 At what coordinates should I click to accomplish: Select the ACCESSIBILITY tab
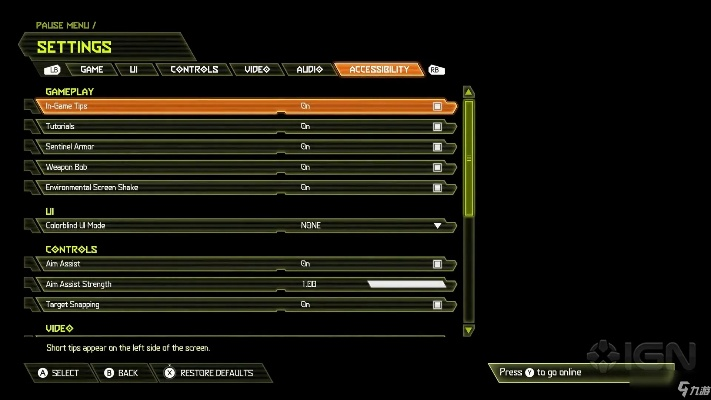point(379,70)
